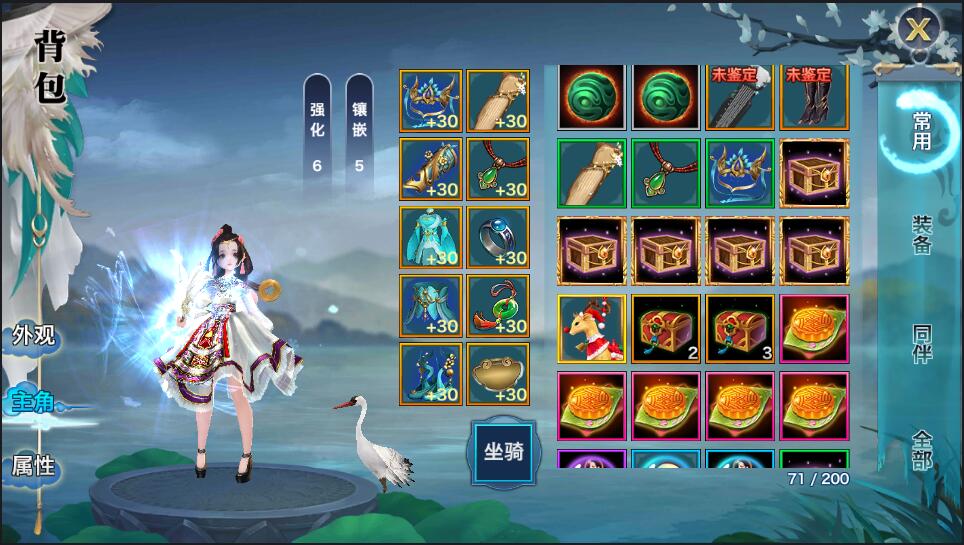Select the 主角 character tab
This screenshot has width=964, height=545.
33,402
